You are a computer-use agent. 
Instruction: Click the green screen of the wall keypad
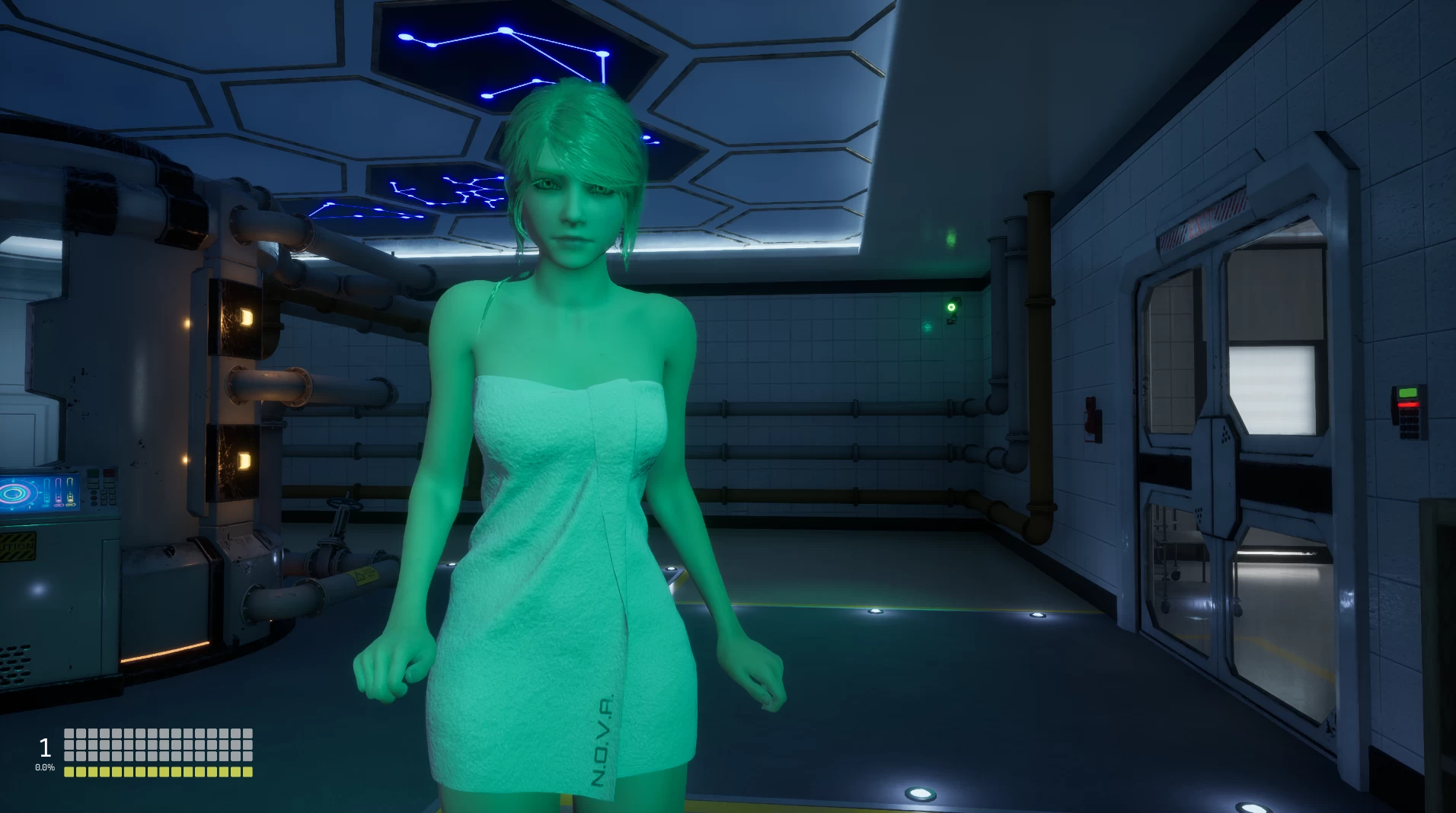coord(1408,392)
